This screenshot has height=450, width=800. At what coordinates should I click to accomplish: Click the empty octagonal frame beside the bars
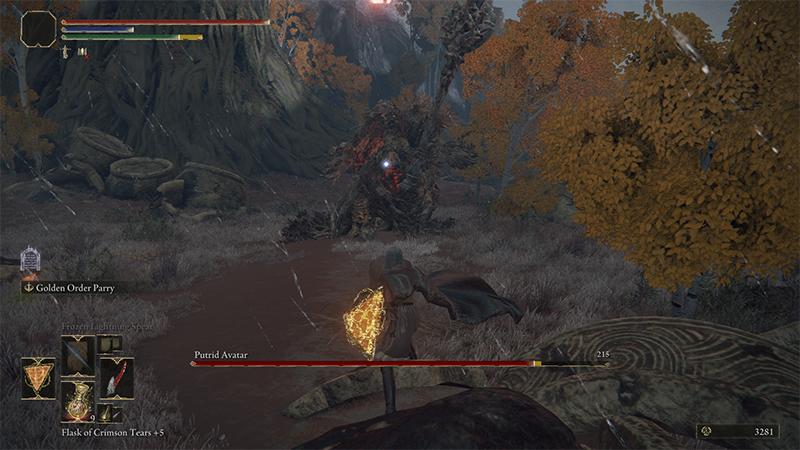[38, 29]
